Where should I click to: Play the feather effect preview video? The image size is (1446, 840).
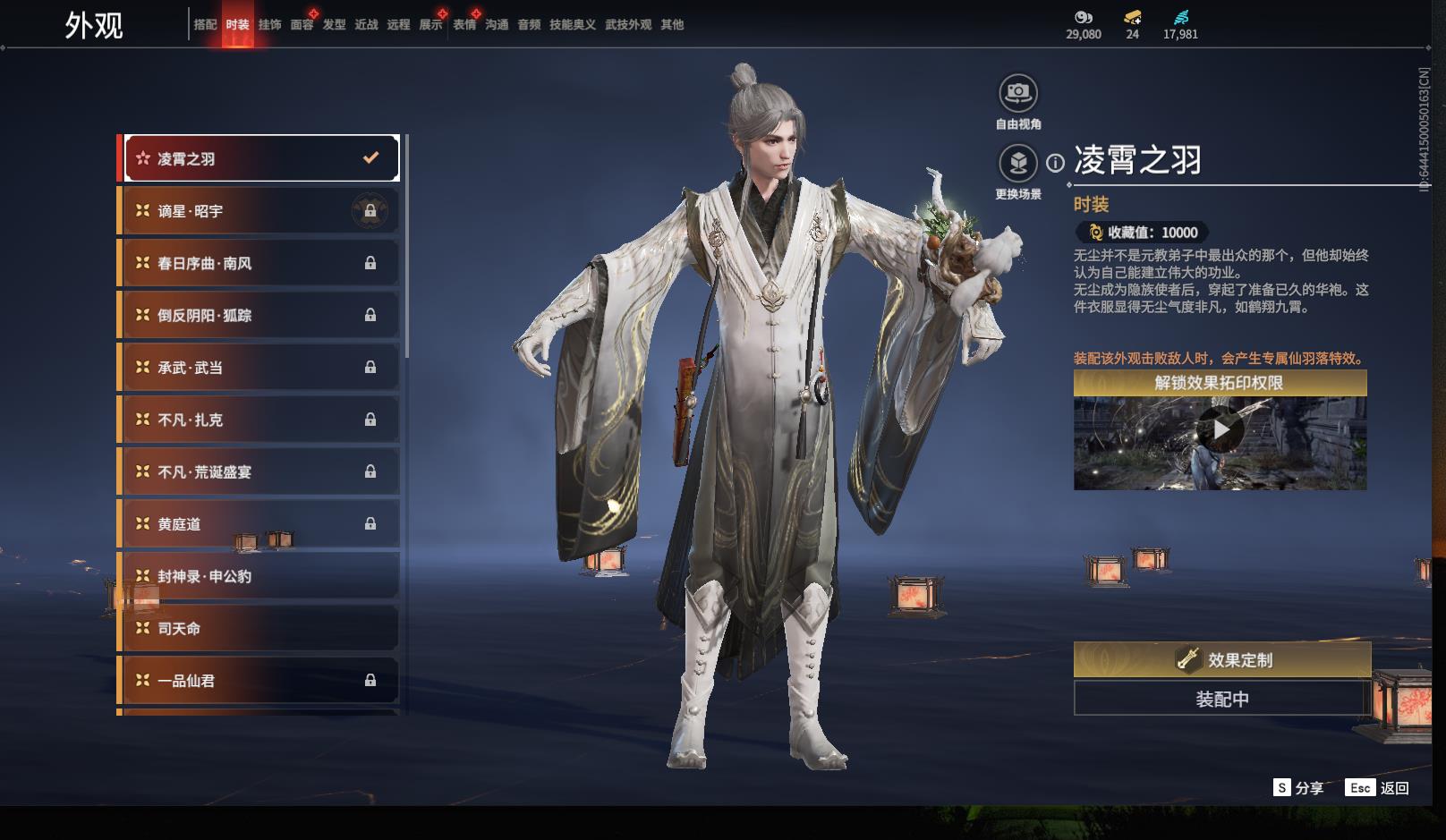(x=1221, y=430)
